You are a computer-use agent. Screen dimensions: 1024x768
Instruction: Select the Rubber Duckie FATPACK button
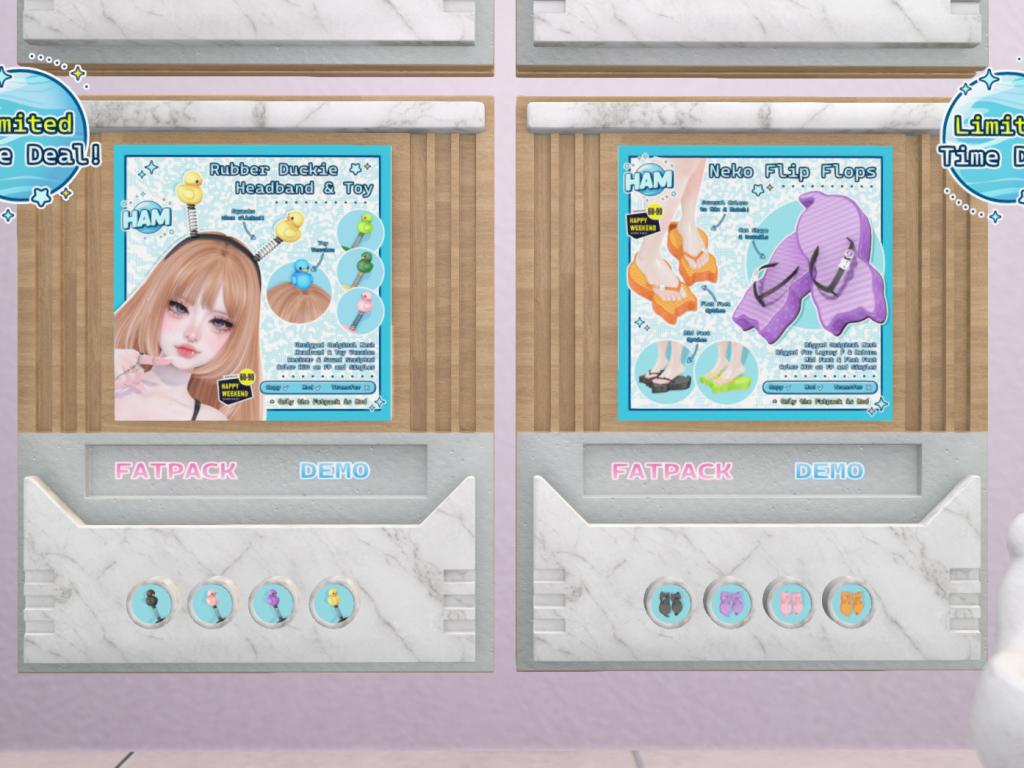coord(176,470)
